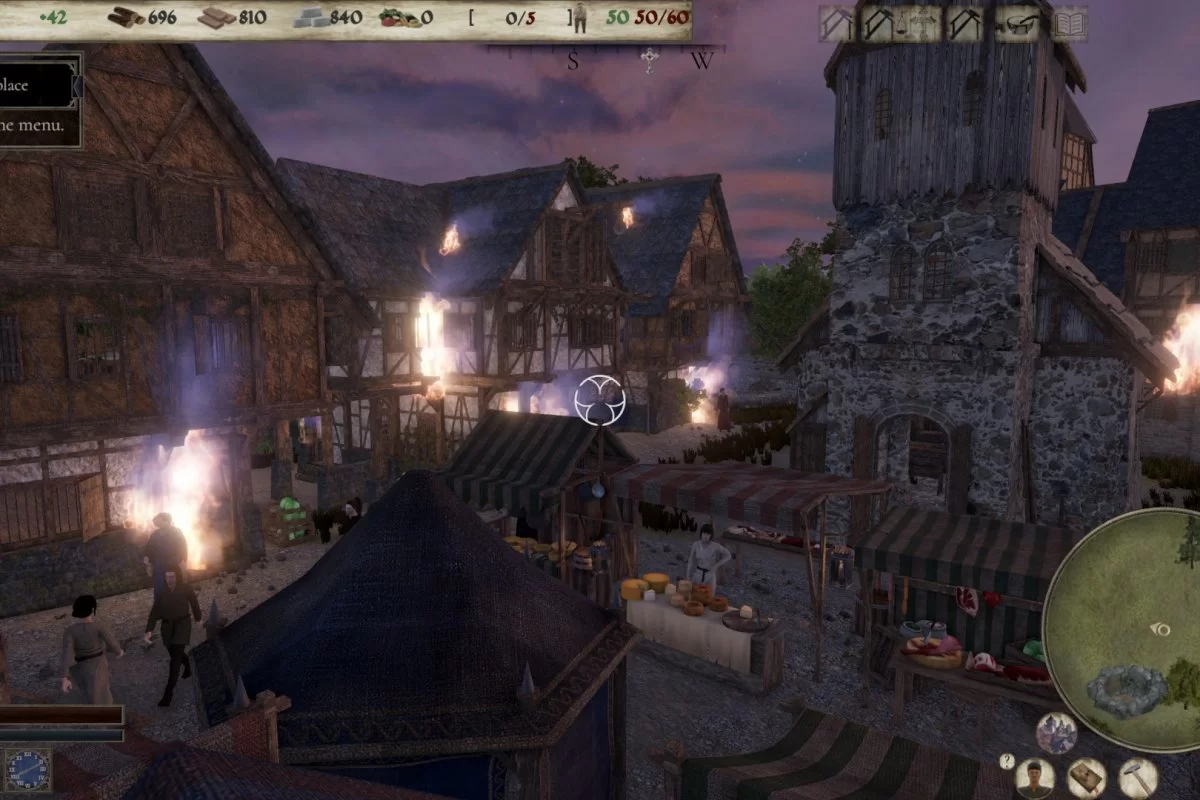
Task: Select the bowl and ladle icon
Action: pos(1019,23)
